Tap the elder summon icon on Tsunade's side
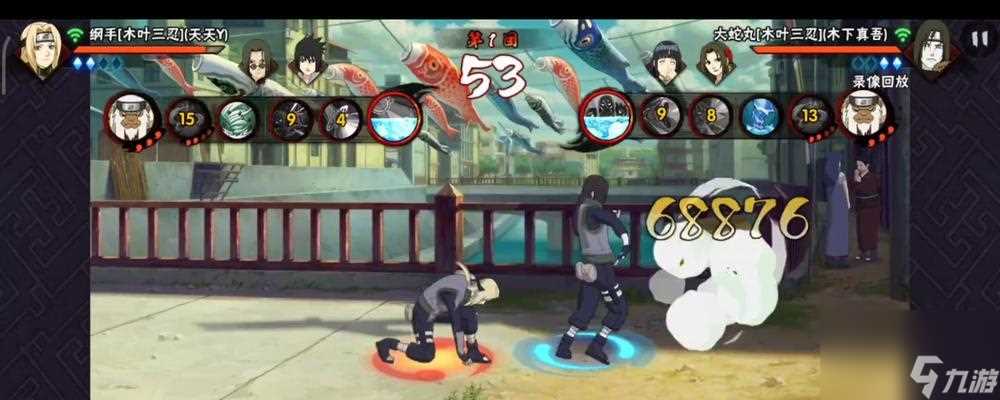 pos(130,116)
